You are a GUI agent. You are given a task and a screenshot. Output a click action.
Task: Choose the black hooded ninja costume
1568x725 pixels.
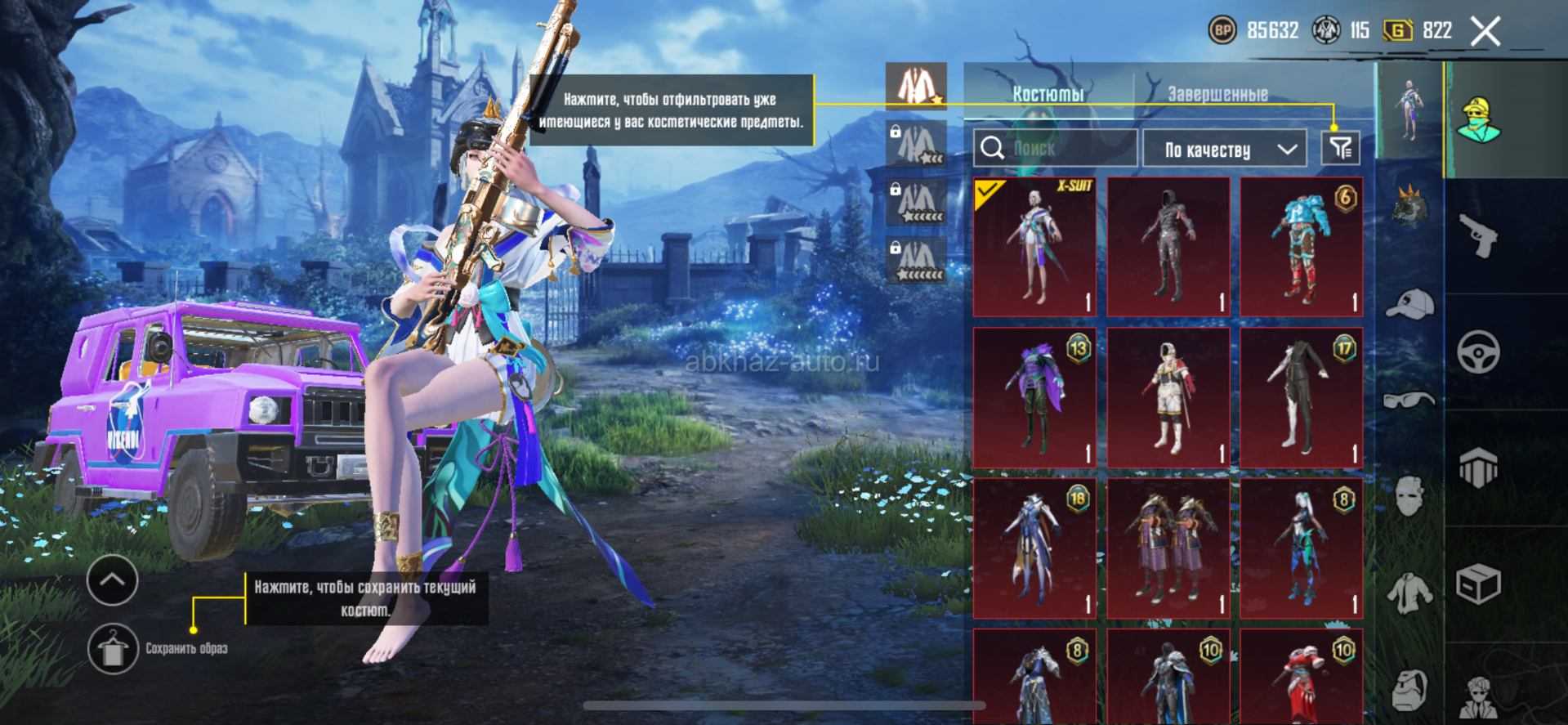[1168, 247]
